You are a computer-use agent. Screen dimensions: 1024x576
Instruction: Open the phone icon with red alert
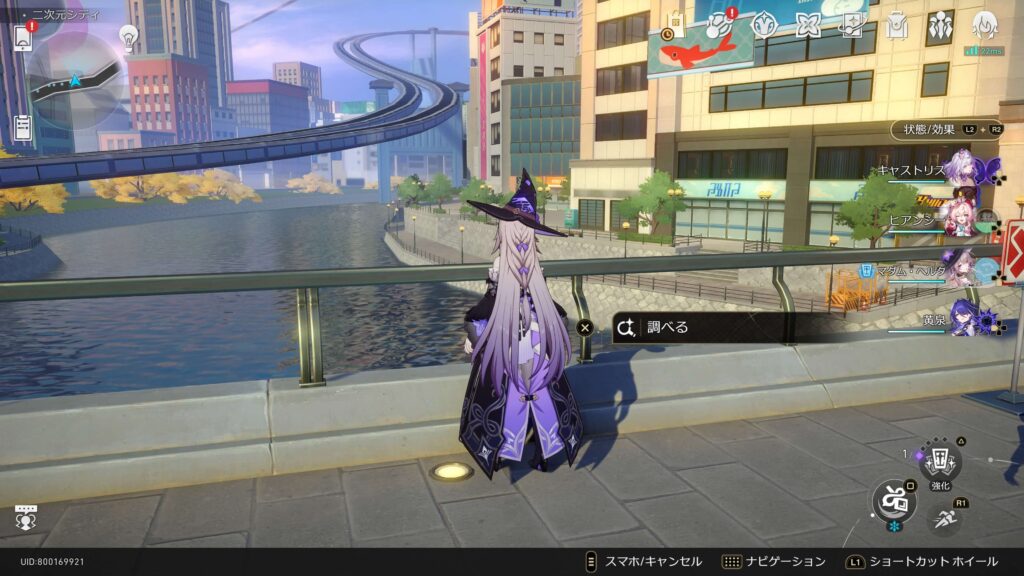pos(23,36)
